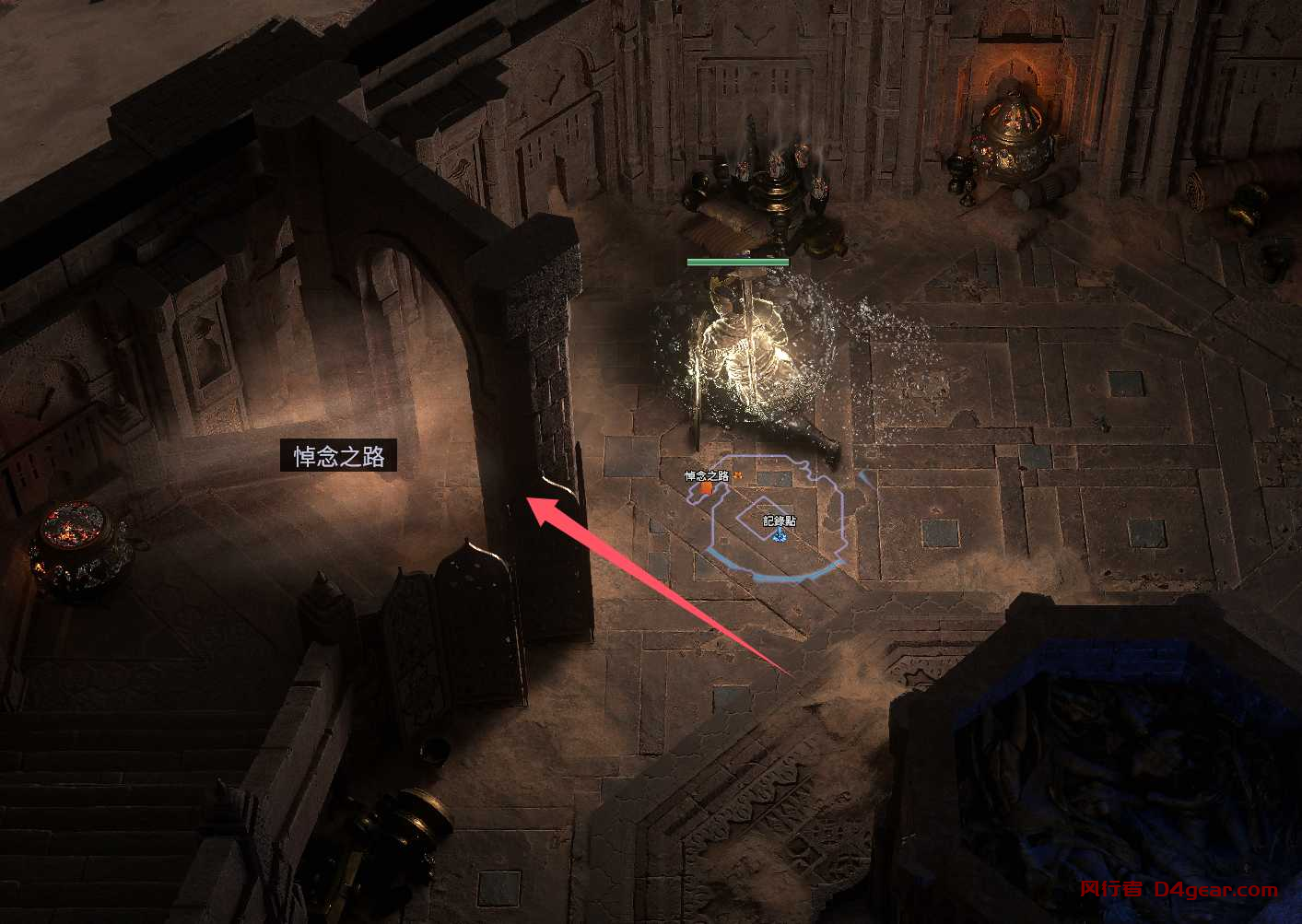Image resolution: width=1302 pixels, height=924 pixels.
Task: Select the 記錄點 waypoint marker on the overlay map
Action: 780,533
